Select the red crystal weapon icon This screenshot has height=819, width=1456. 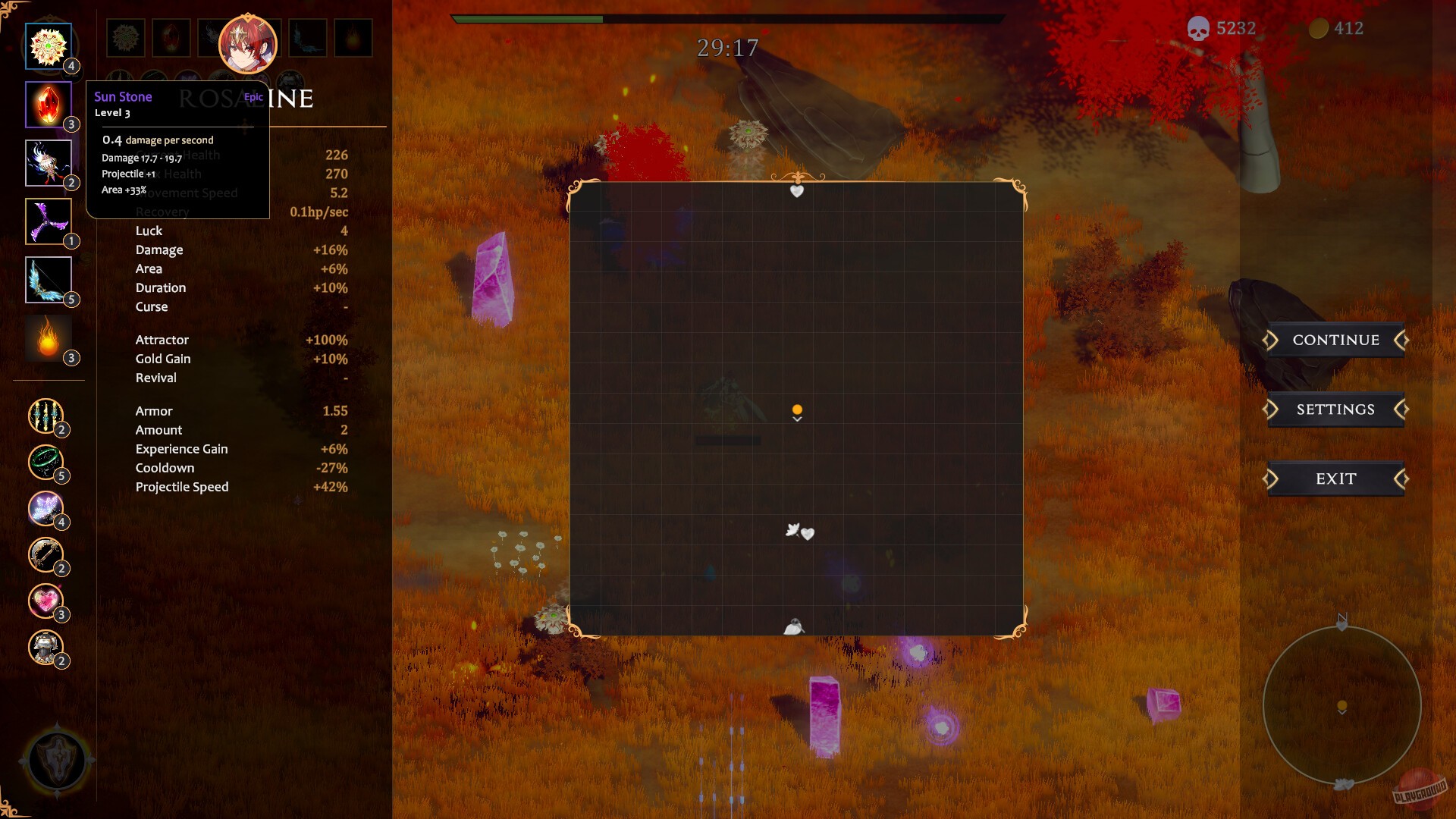[x=49, y=105]
